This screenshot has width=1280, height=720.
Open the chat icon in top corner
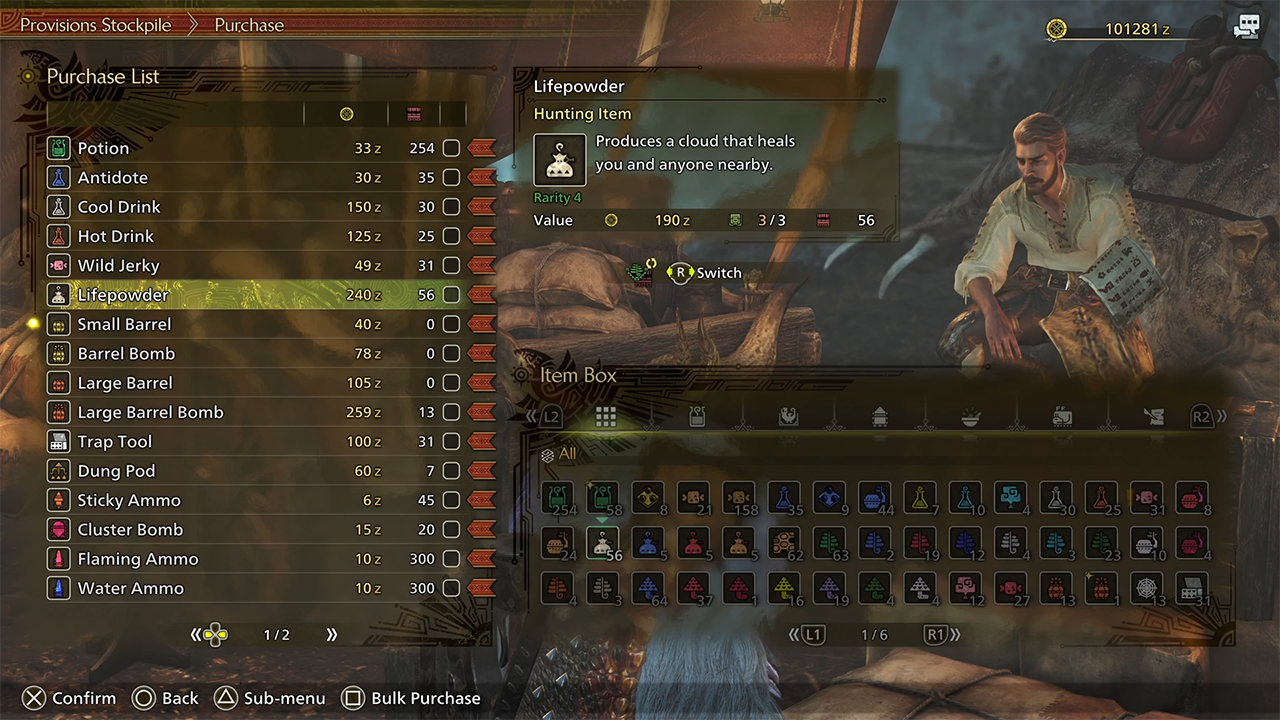pyautogui.click(x=1247, y=28)
